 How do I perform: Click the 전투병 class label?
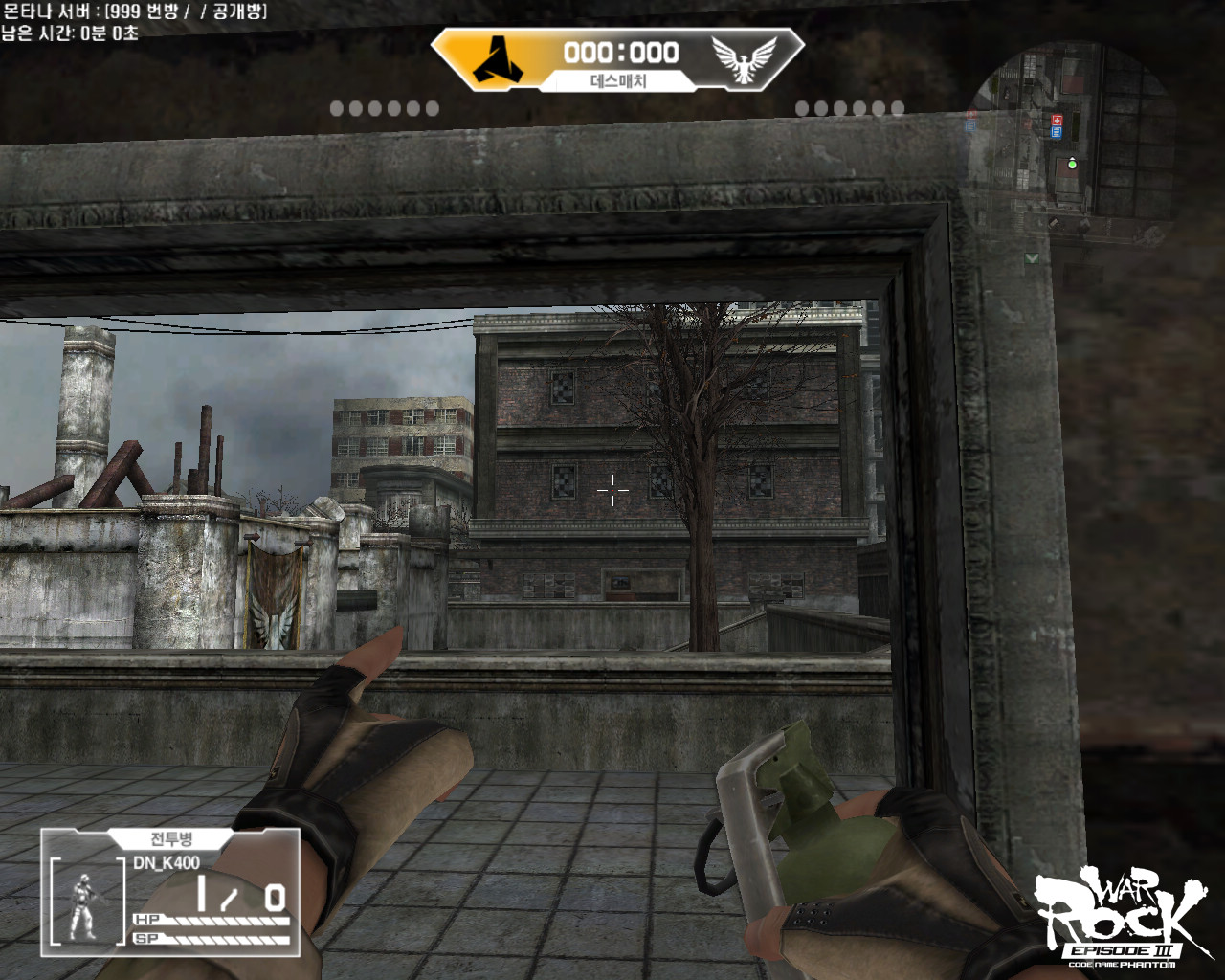171,839
